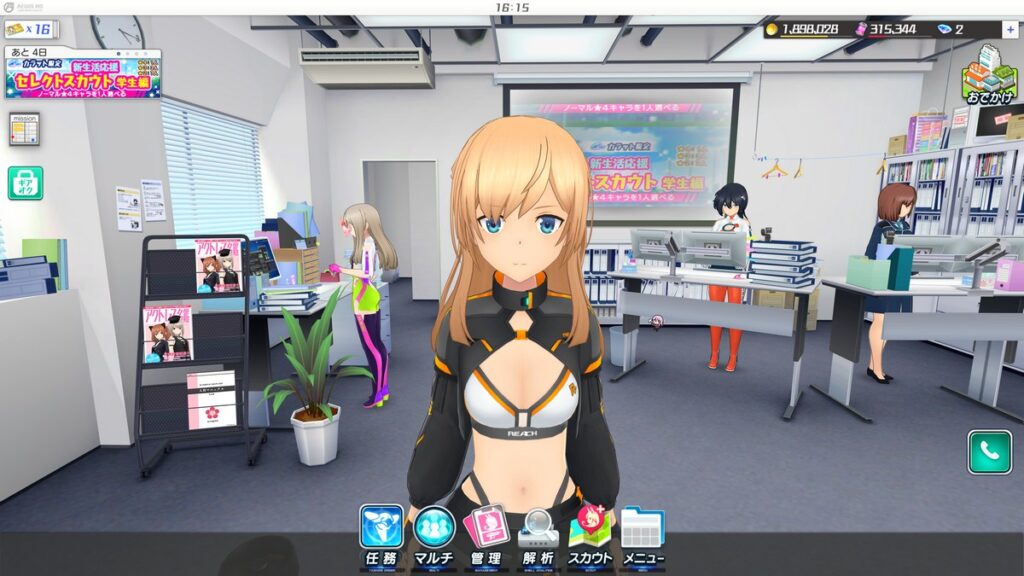
Task: View the セレクトスカウト event banner
Action: [83, 76]
